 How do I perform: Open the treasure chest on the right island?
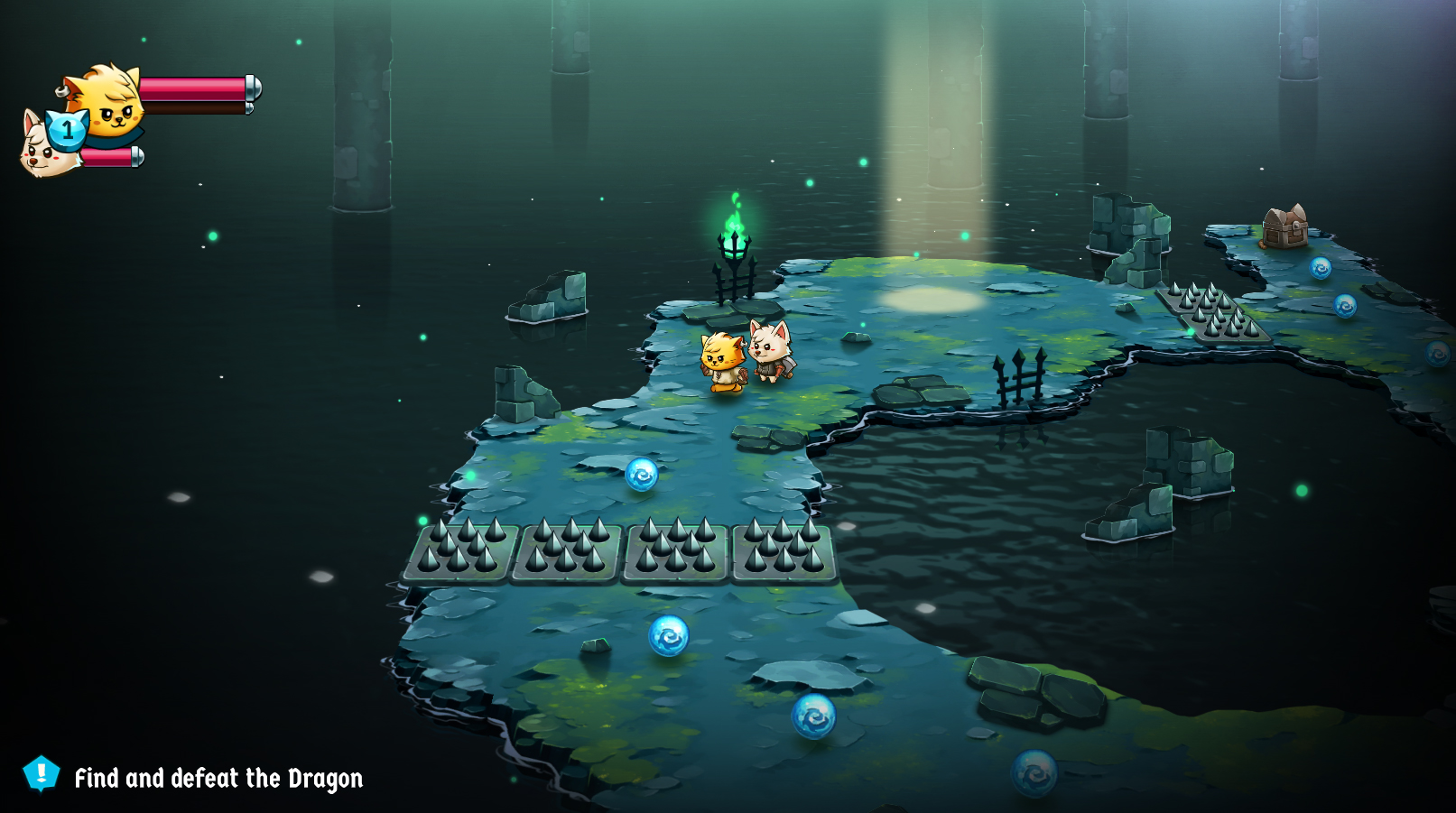click(x=1285, y=227)
